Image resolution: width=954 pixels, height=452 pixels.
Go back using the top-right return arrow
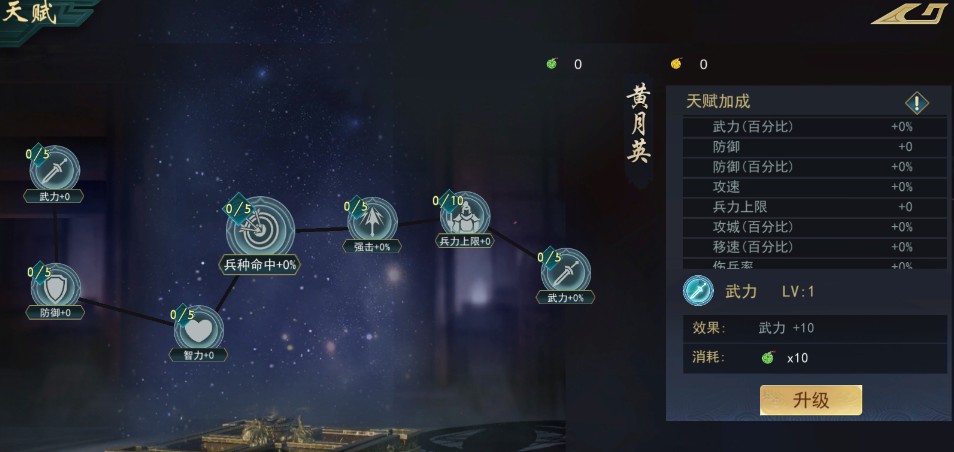(x=908, y=13)
